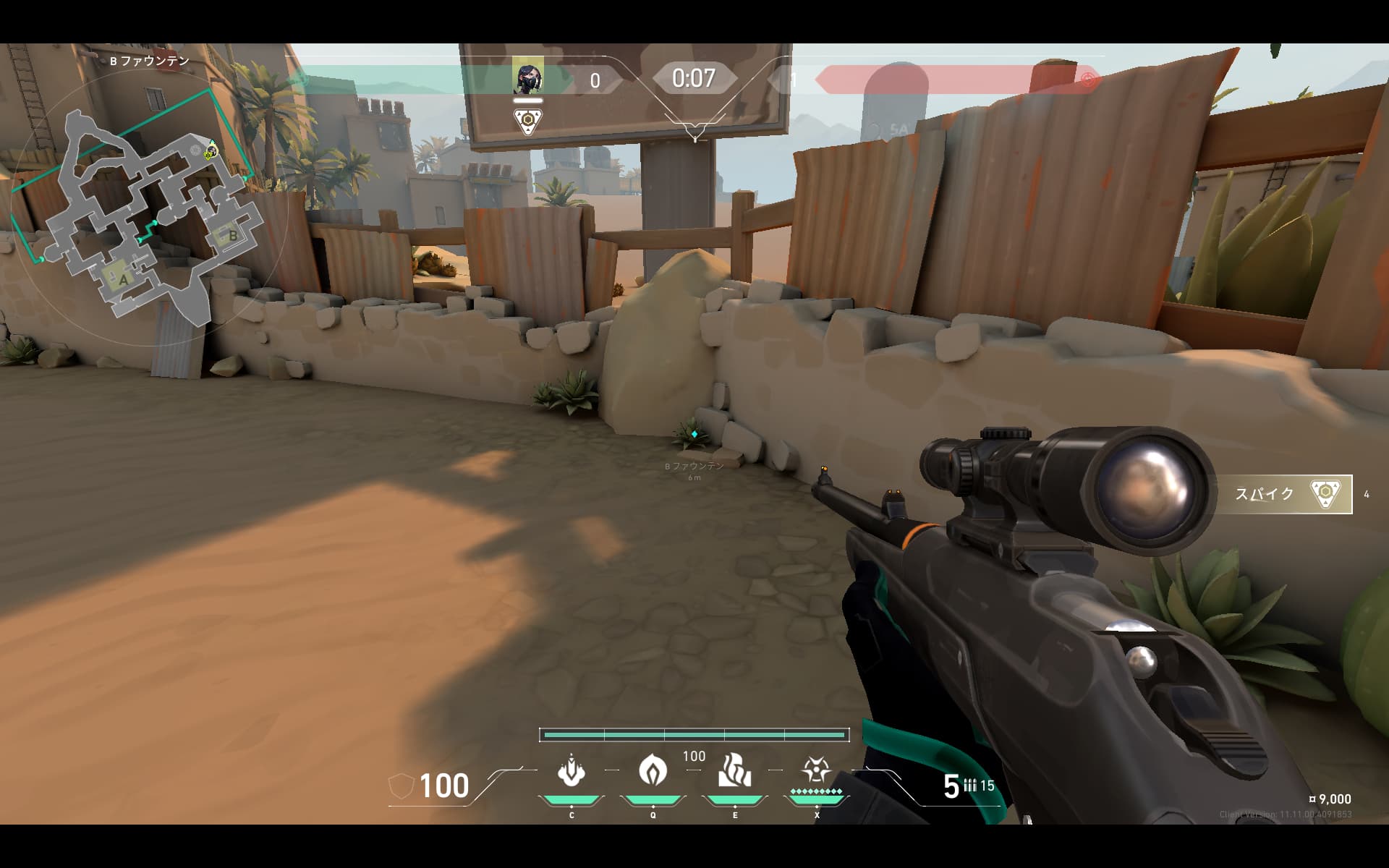This screenshot has width=1389, height=868.
Task: Select the スパイク spike inventory slot
Action: coord(1285,495)
